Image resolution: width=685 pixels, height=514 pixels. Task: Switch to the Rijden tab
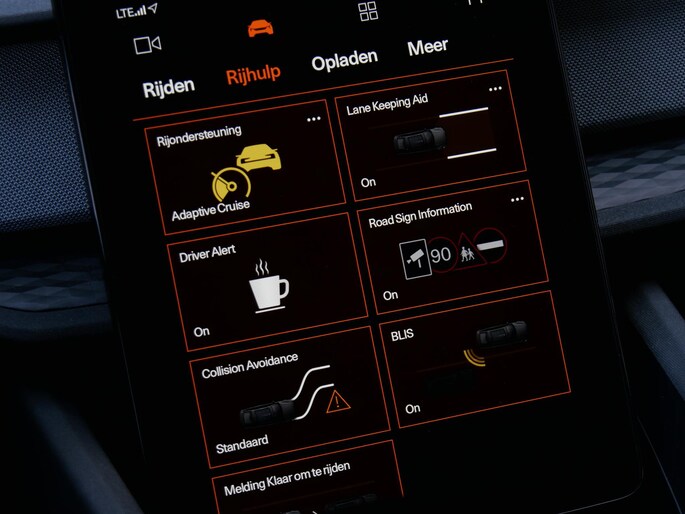click(168, 87)
